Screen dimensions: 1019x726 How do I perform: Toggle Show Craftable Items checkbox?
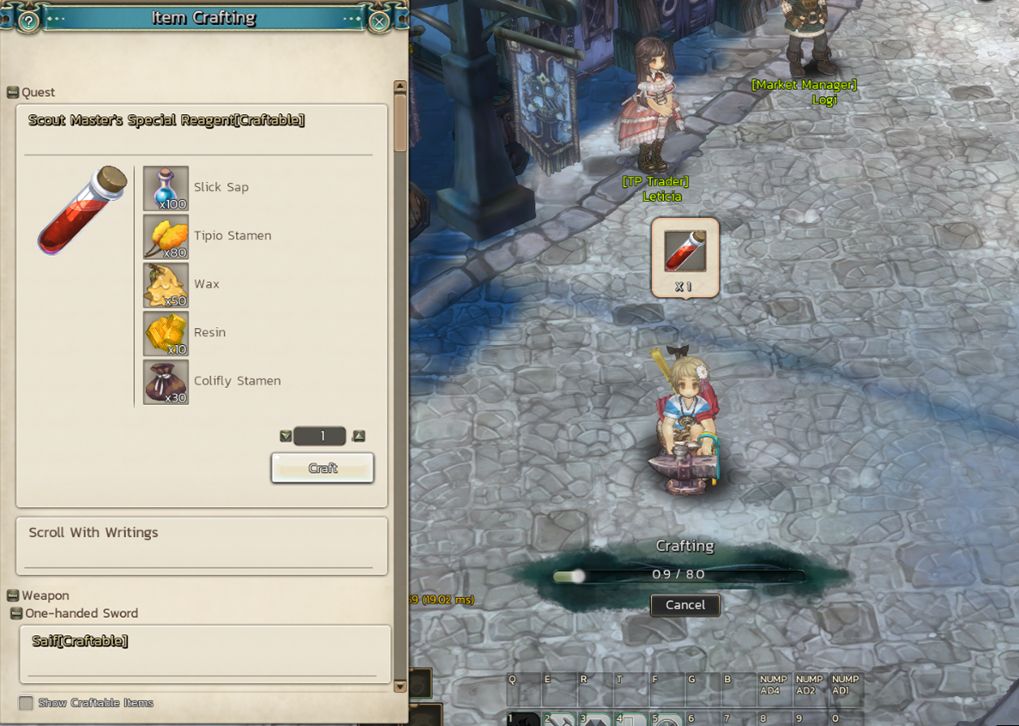[x=26, y=703]
